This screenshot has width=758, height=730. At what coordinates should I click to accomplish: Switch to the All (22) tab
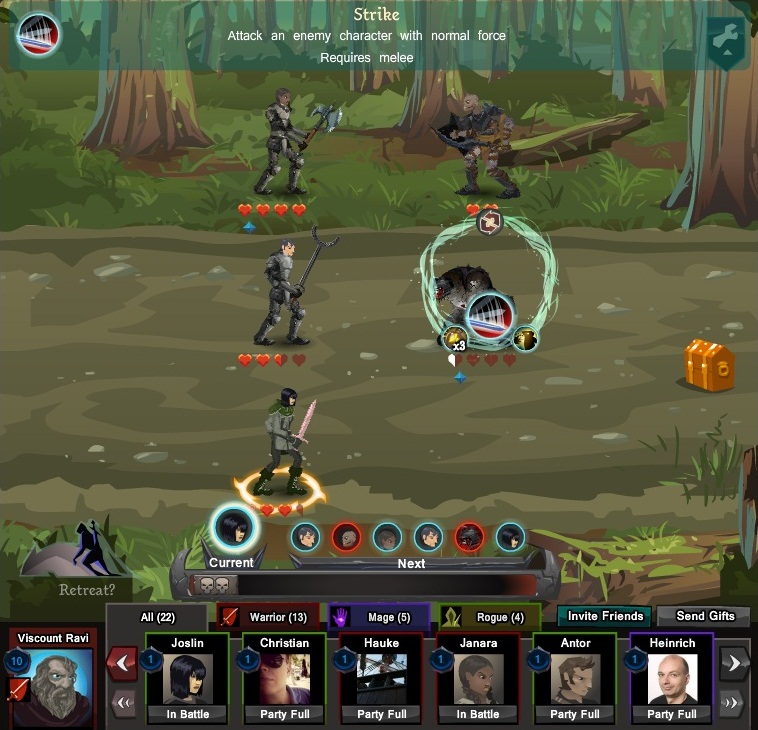pyautogui.click(x=158, y=617)
